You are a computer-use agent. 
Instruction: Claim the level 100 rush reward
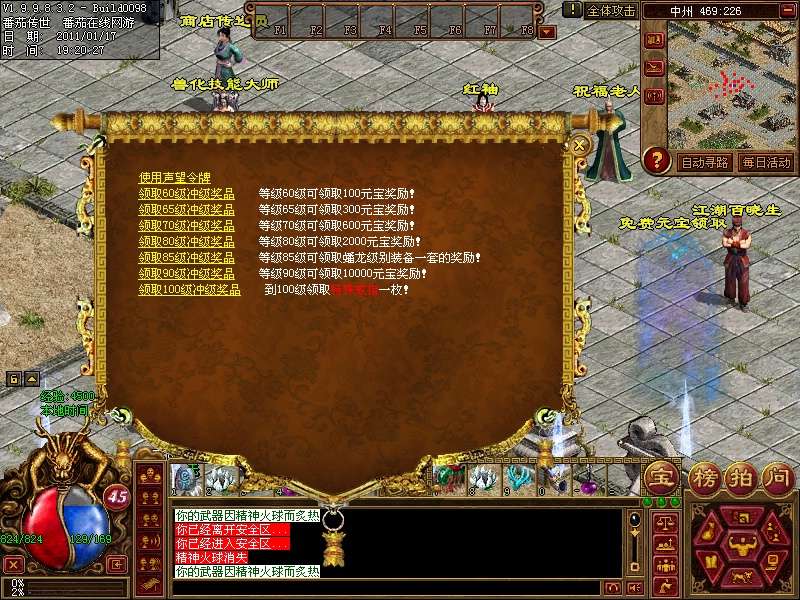point(189,289)
